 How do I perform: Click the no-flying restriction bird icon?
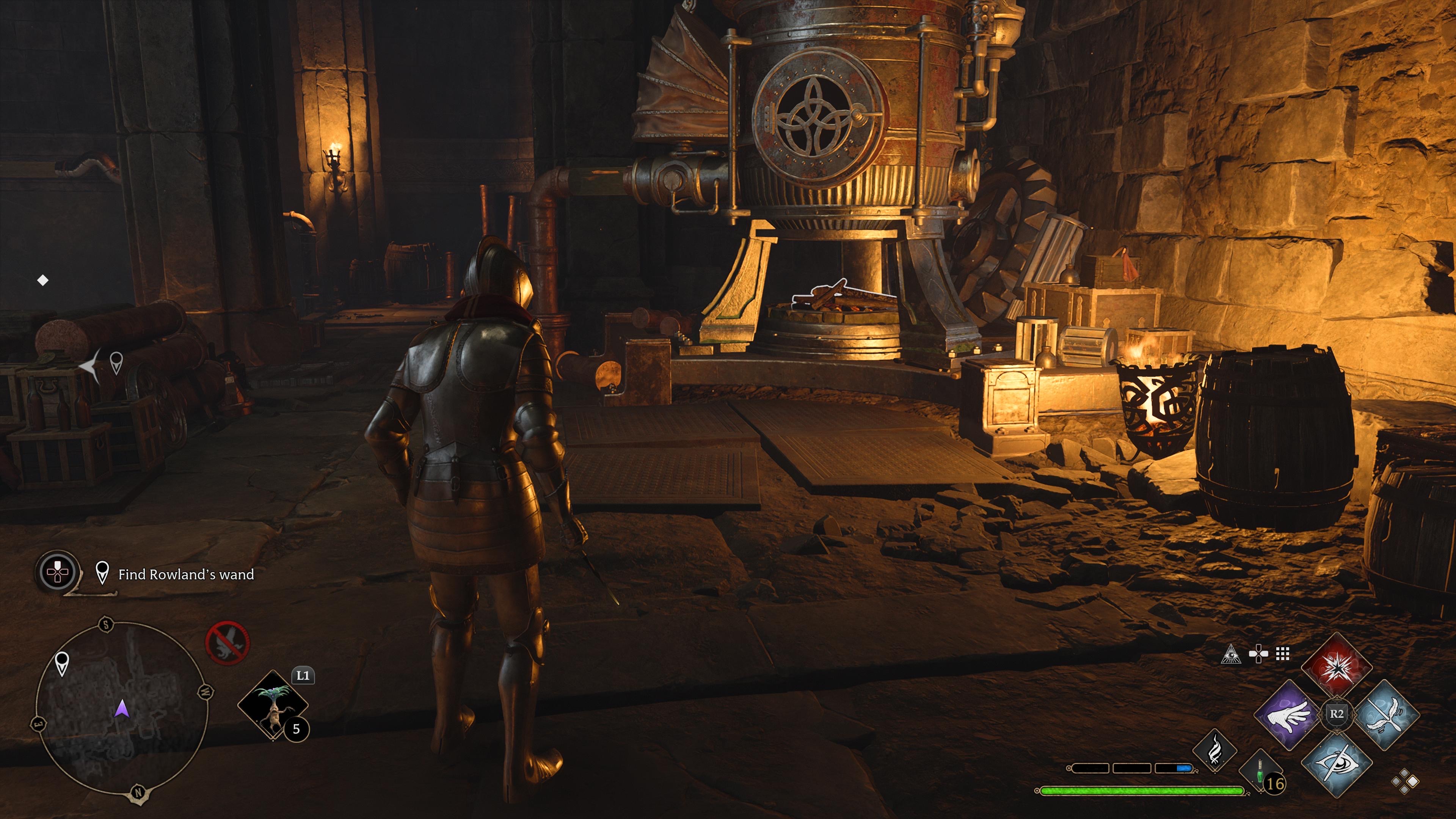click(227, 643)
